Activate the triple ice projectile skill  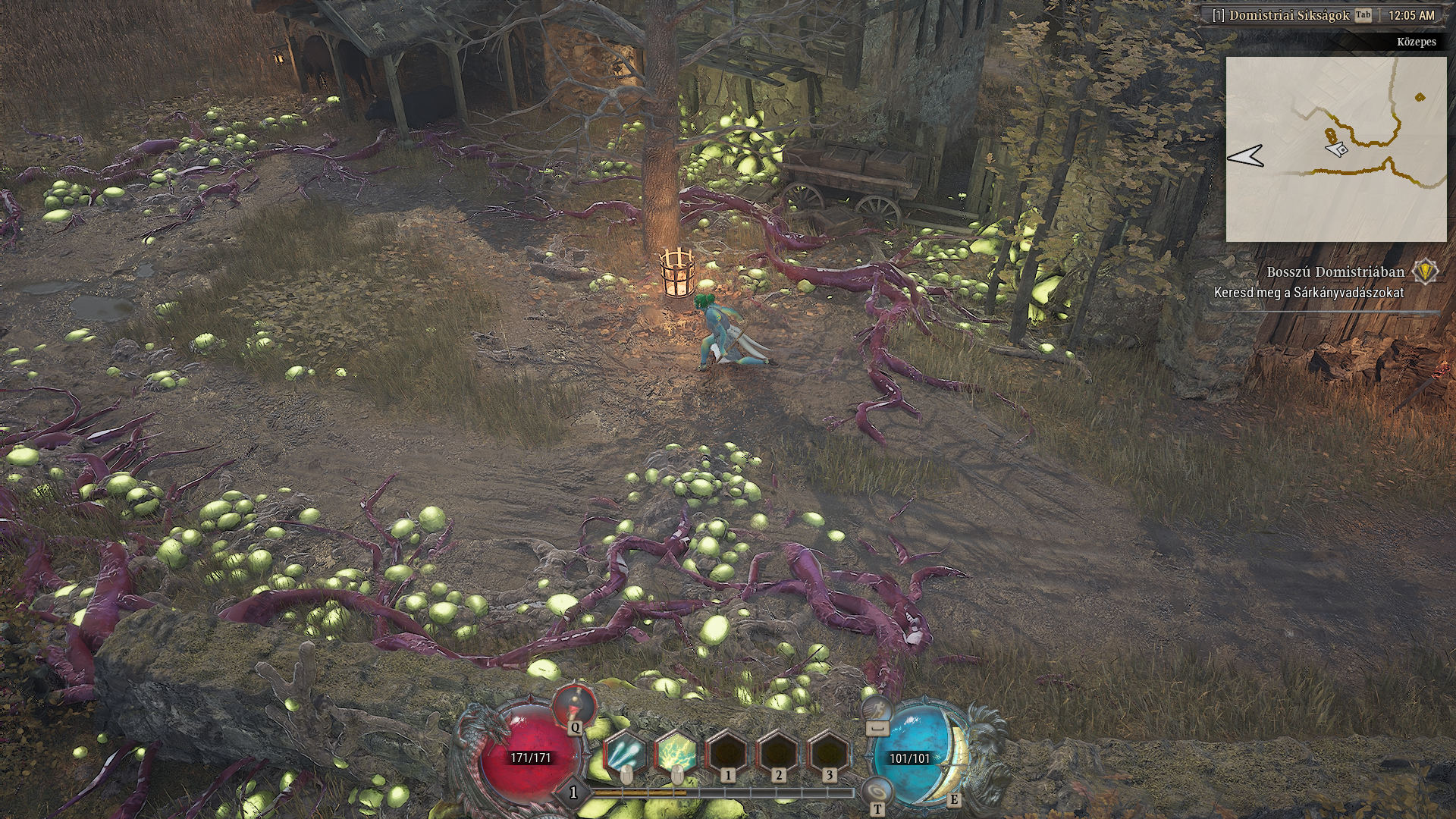[x=626, y=754]
